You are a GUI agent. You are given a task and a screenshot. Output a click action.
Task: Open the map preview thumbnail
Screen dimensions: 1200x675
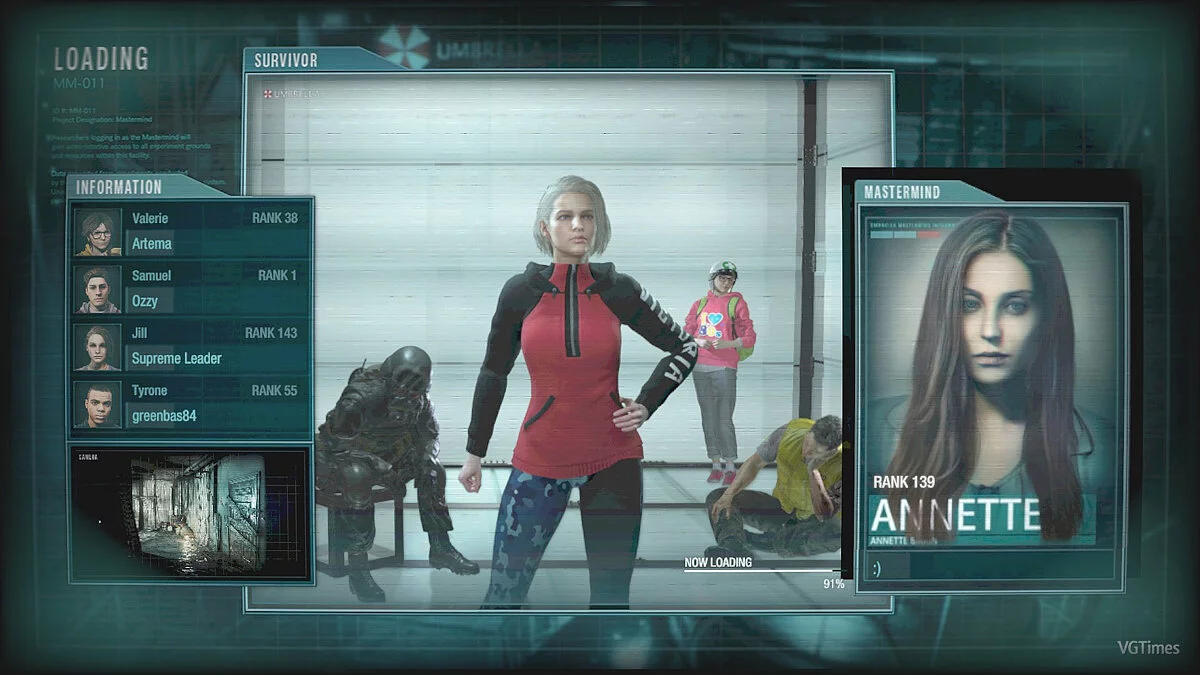click(x=190, y=514)
